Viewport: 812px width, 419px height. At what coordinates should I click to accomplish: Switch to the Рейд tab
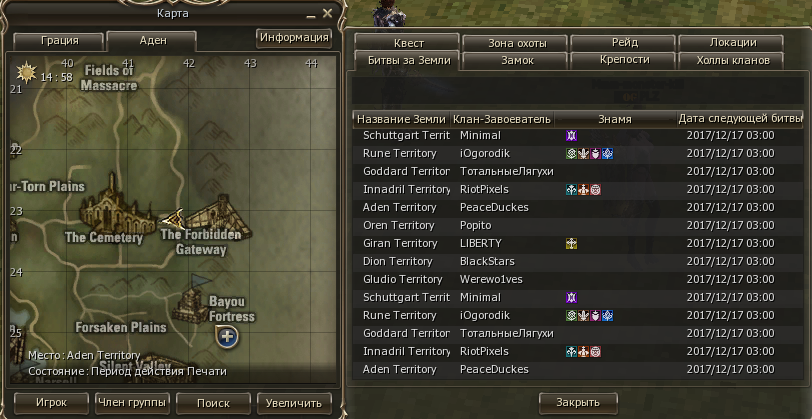pos(624,43)
